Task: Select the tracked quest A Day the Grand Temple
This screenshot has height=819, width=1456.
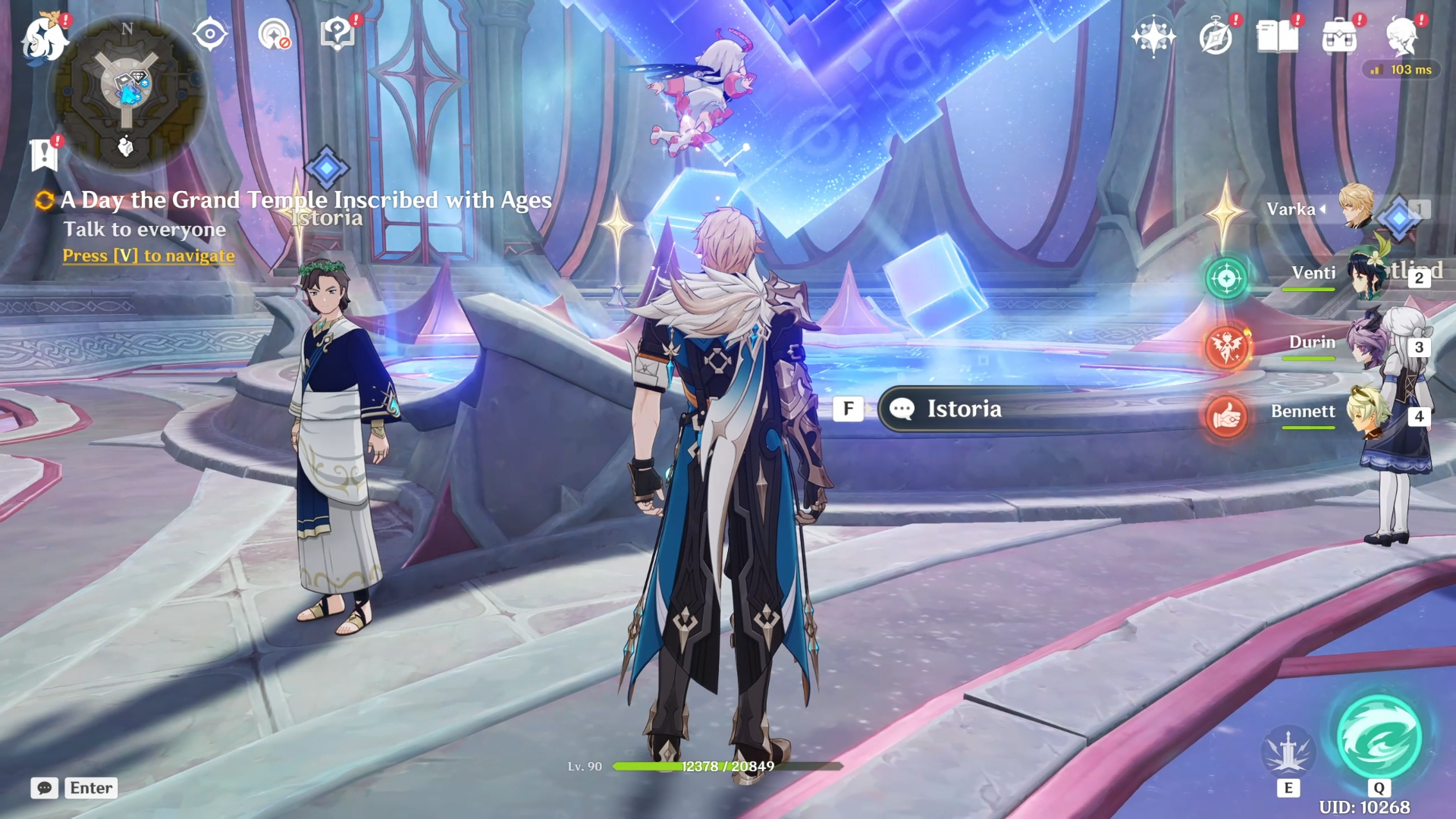Action: click(306, 200)
